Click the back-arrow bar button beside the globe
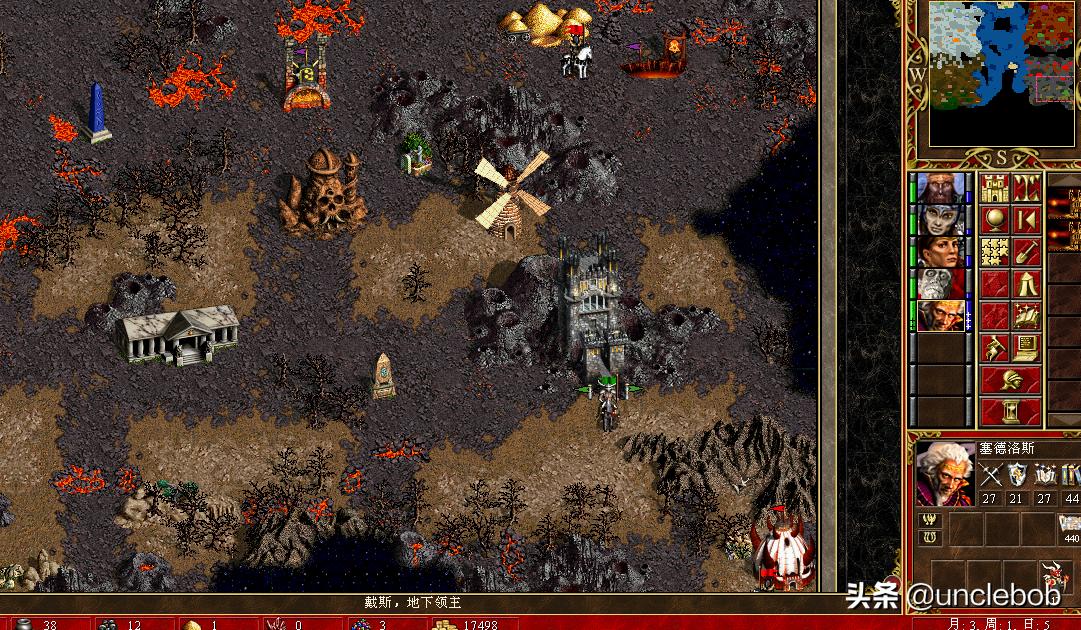 pos(1027,220)
